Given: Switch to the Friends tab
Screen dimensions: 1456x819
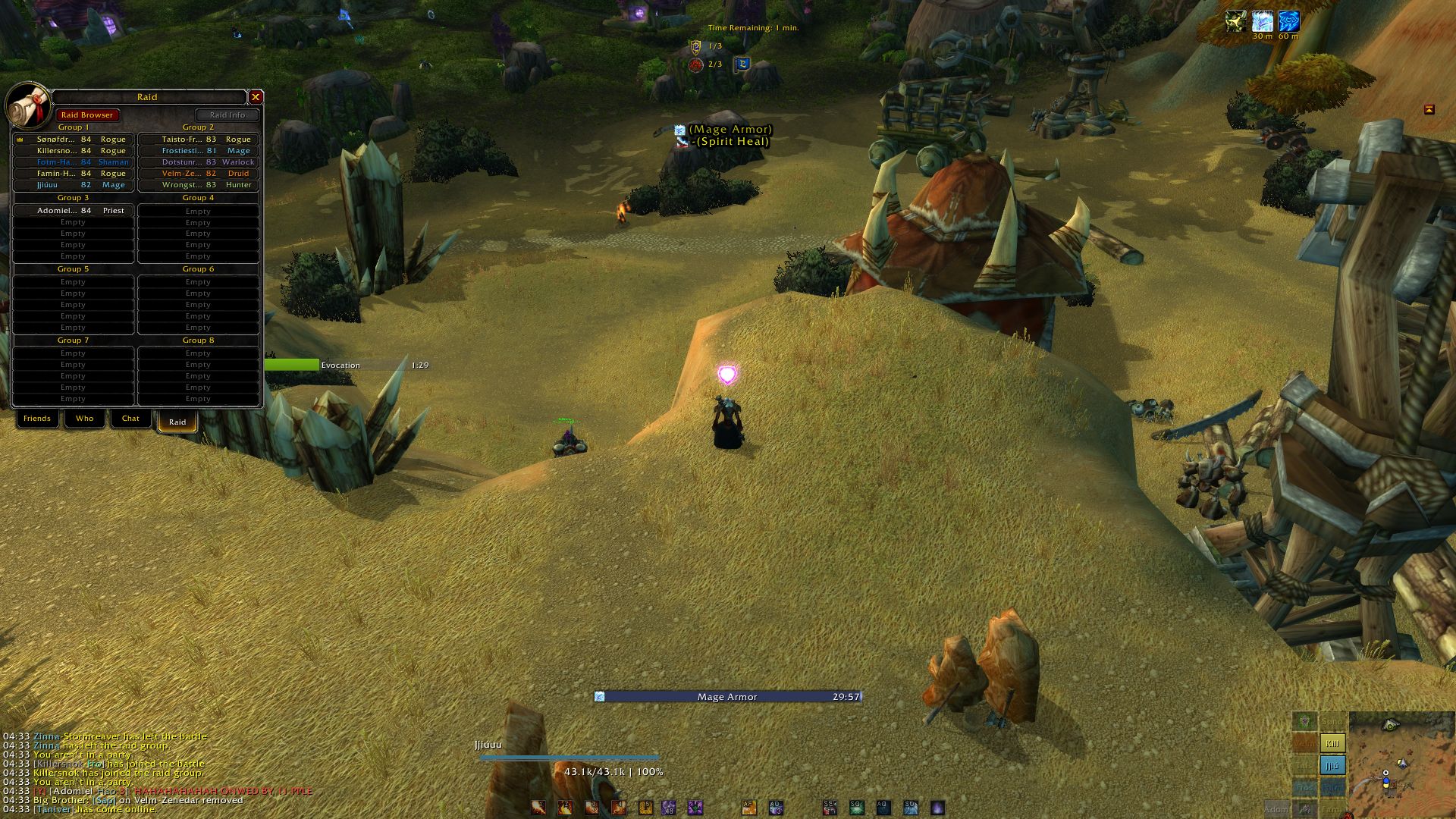Looking at the screenshot, I should pyautogui.click(x=37, y=419).
